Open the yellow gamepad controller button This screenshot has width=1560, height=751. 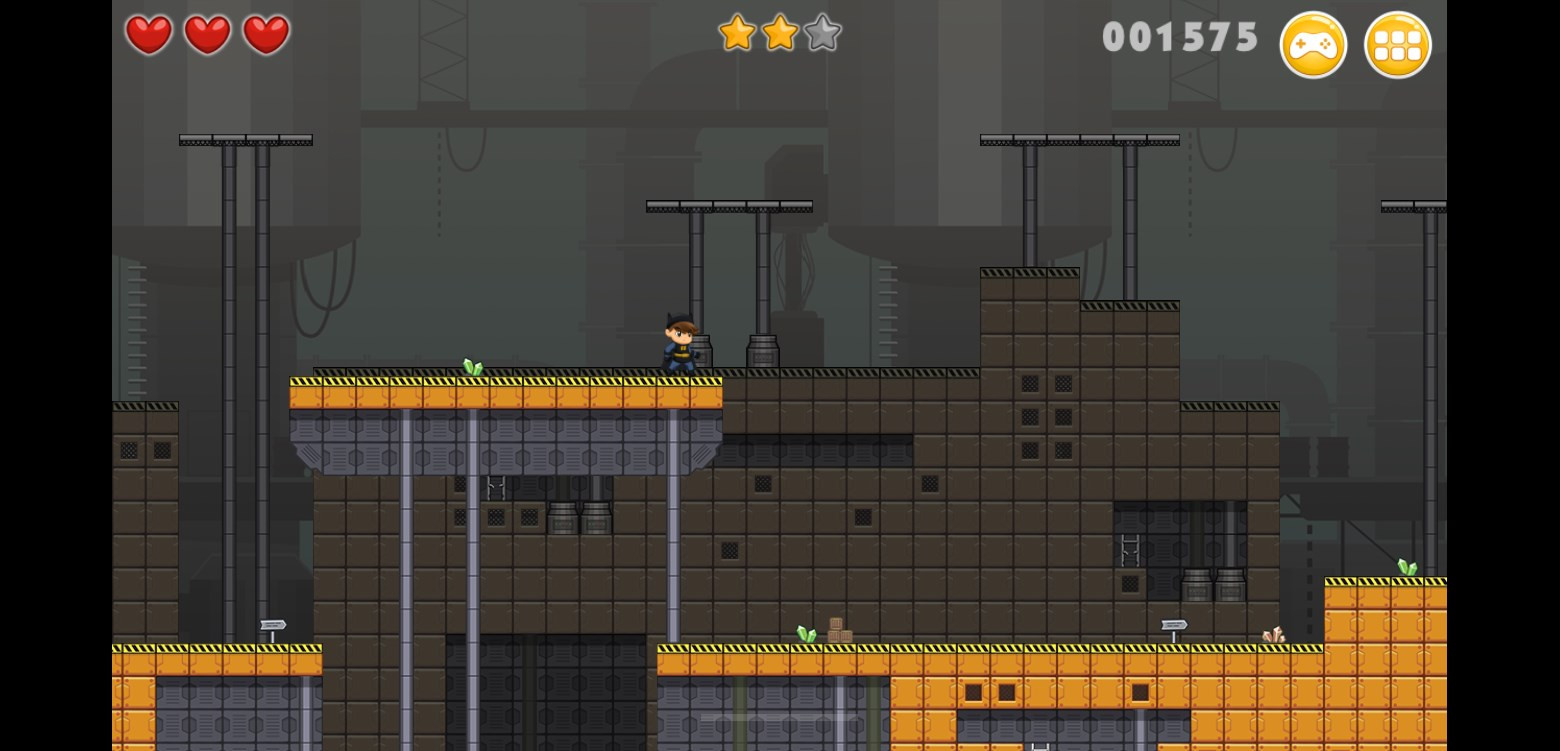click(1313, 45)
